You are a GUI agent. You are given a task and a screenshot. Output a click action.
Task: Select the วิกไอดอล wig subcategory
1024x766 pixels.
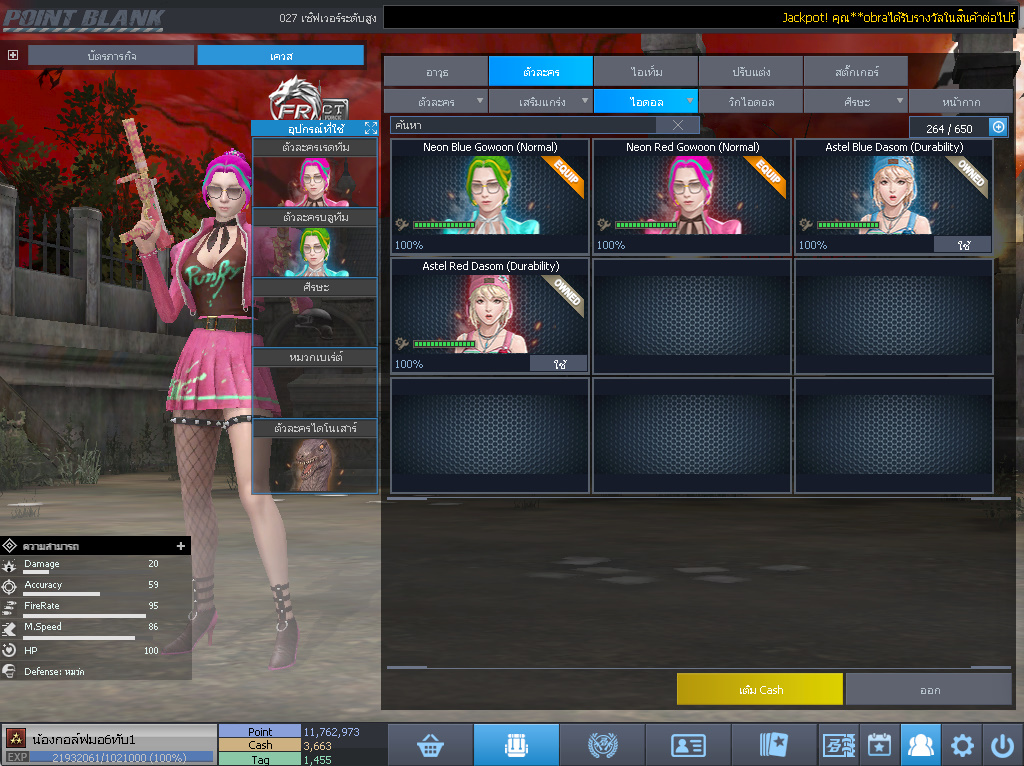750,101
